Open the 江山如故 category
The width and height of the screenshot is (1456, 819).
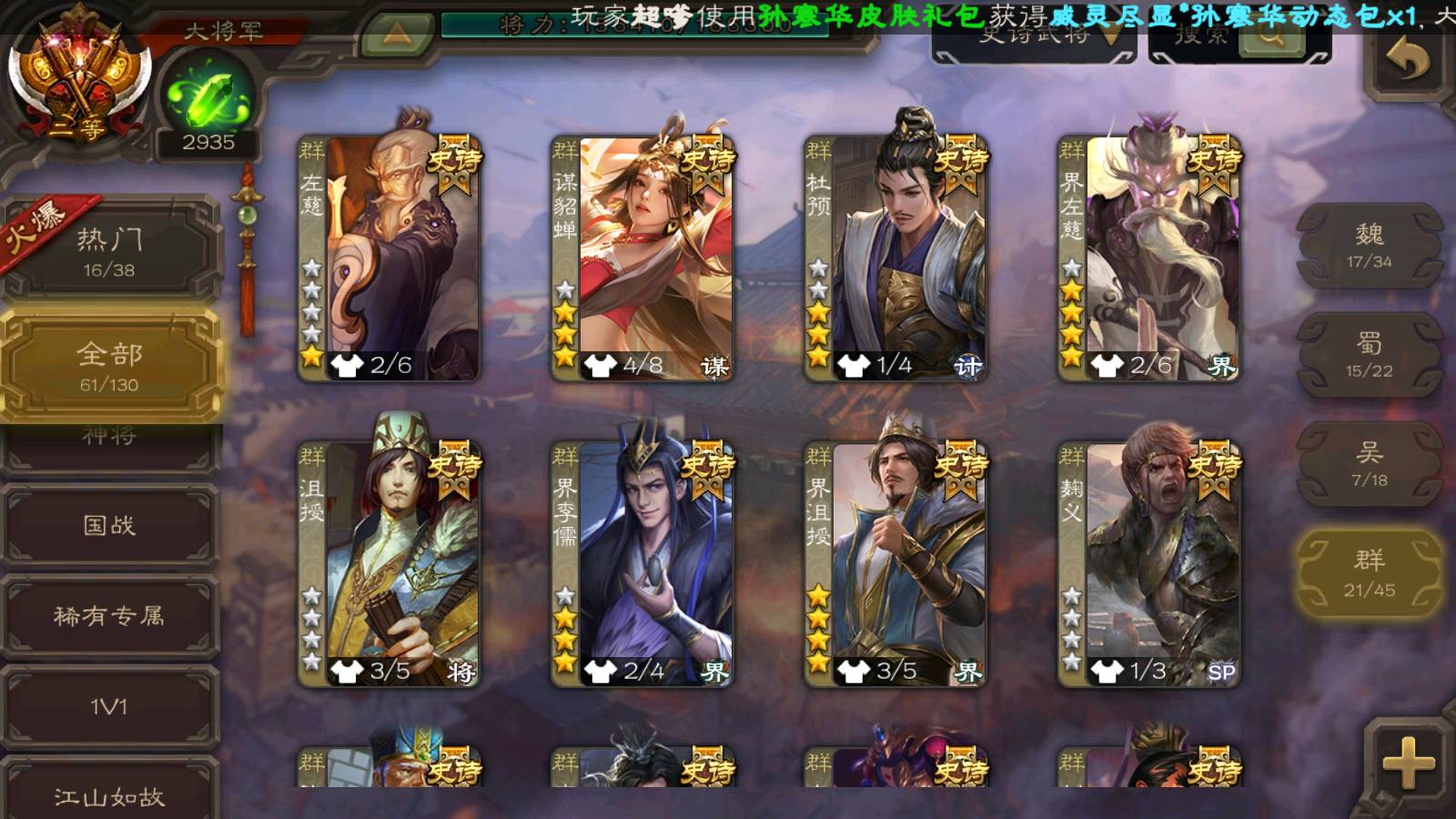tap(109, 795)
